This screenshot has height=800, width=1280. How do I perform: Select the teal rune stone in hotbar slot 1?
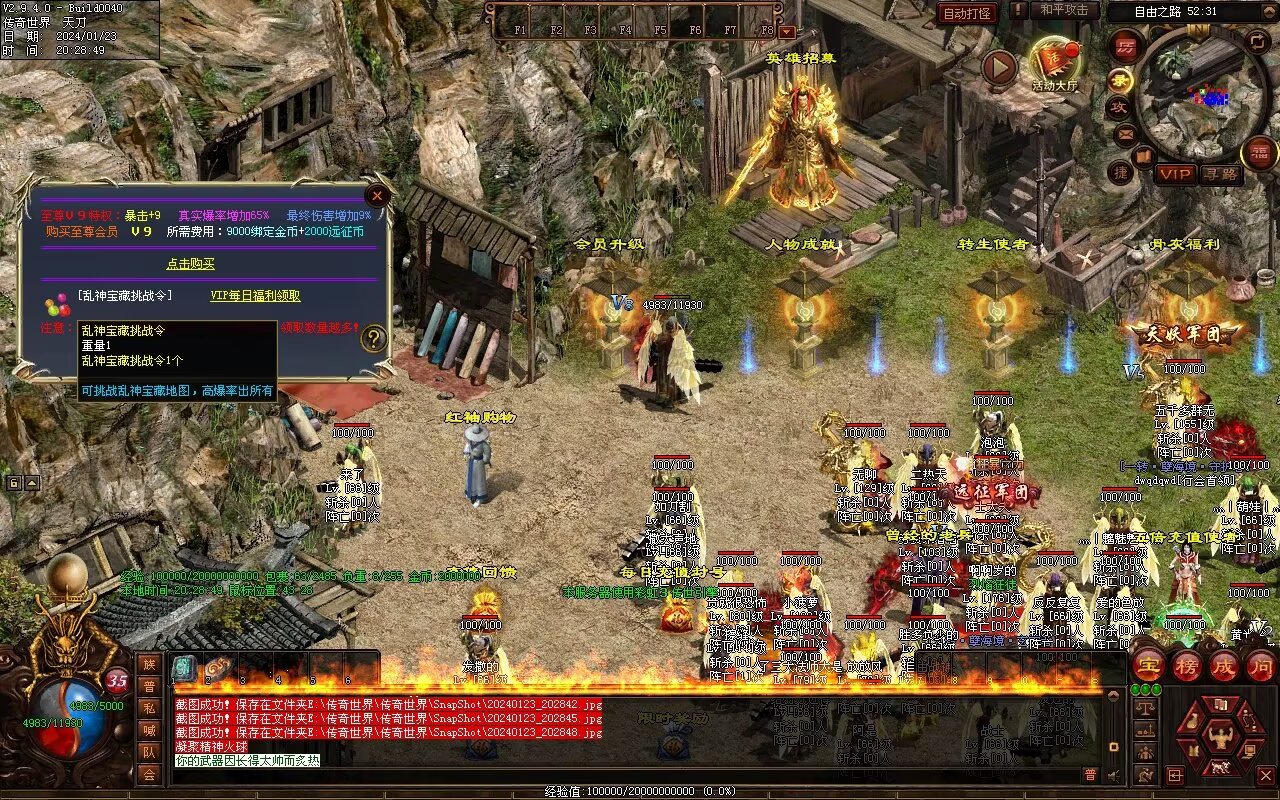click(185, 669)
